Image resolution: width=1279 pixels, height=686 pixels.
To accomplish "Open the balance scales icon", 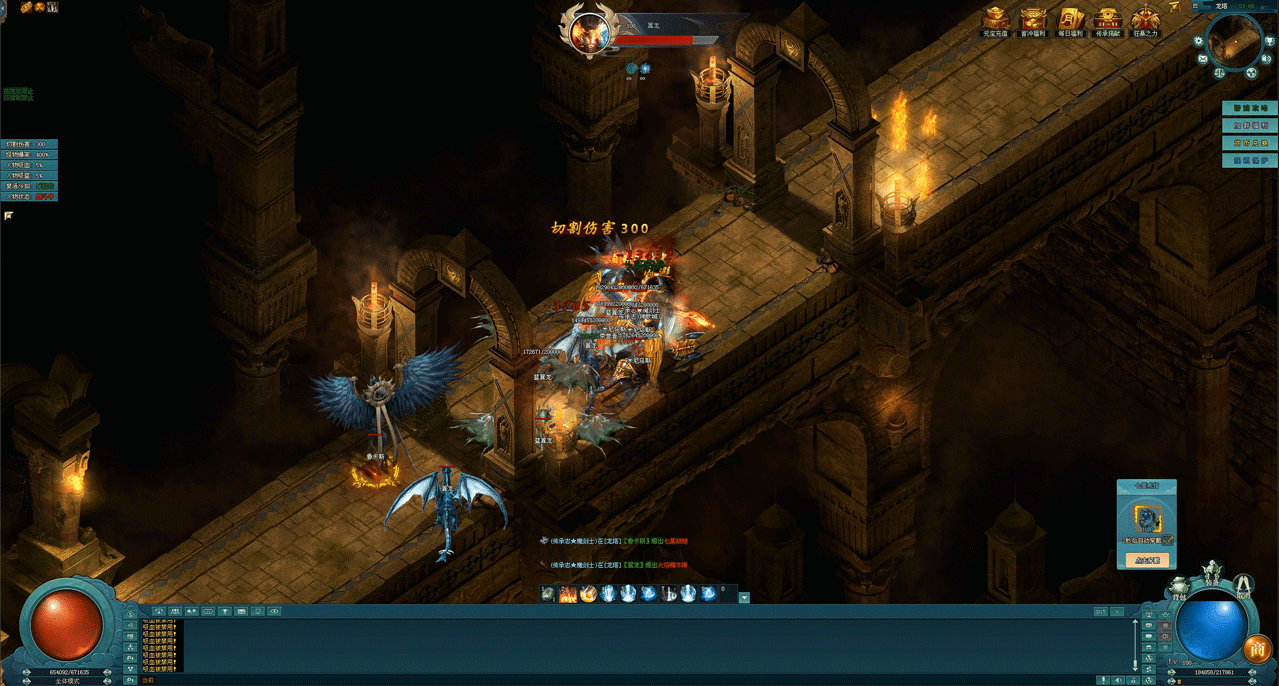I will point(1220,72).
